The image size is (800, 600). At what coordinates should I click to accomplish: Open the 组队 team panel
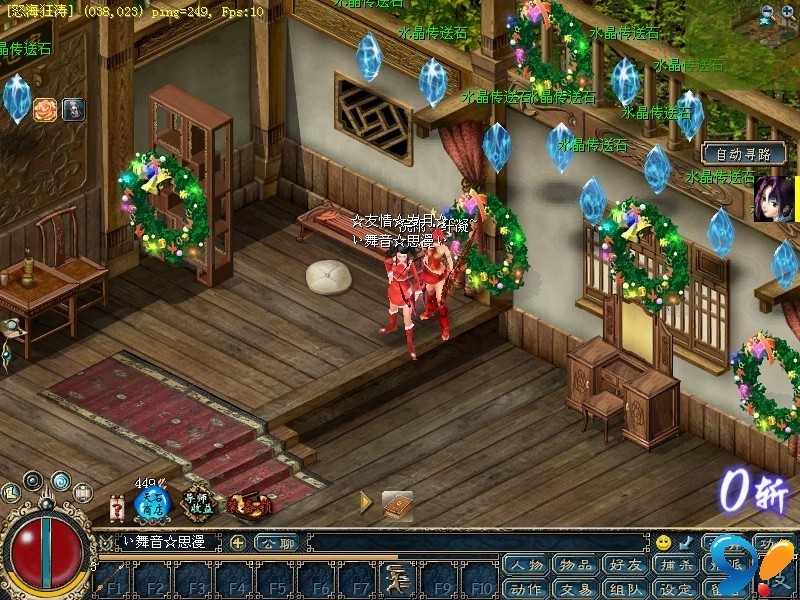click(x=627, y=588)
